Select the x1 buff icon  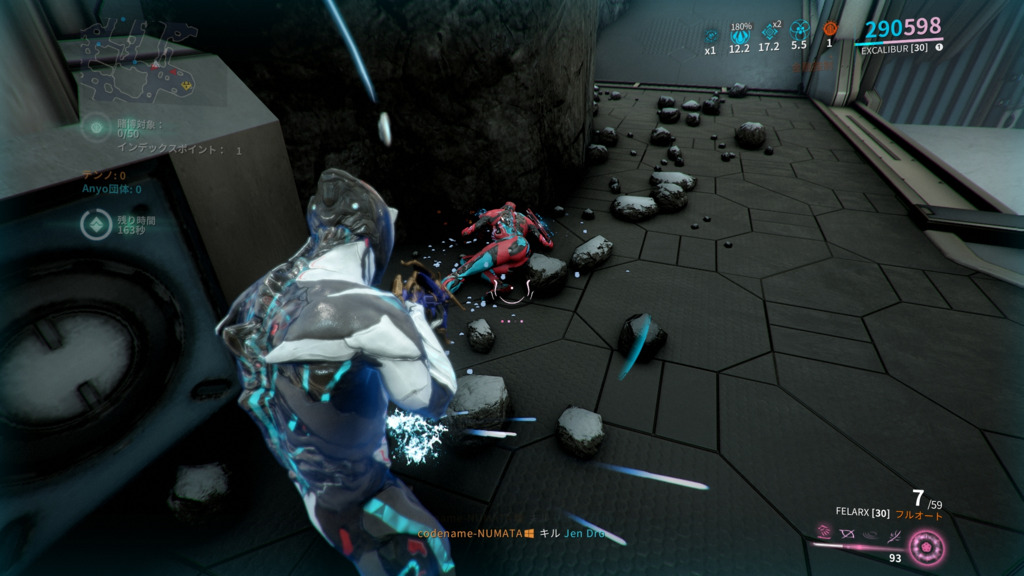[711, 36]
